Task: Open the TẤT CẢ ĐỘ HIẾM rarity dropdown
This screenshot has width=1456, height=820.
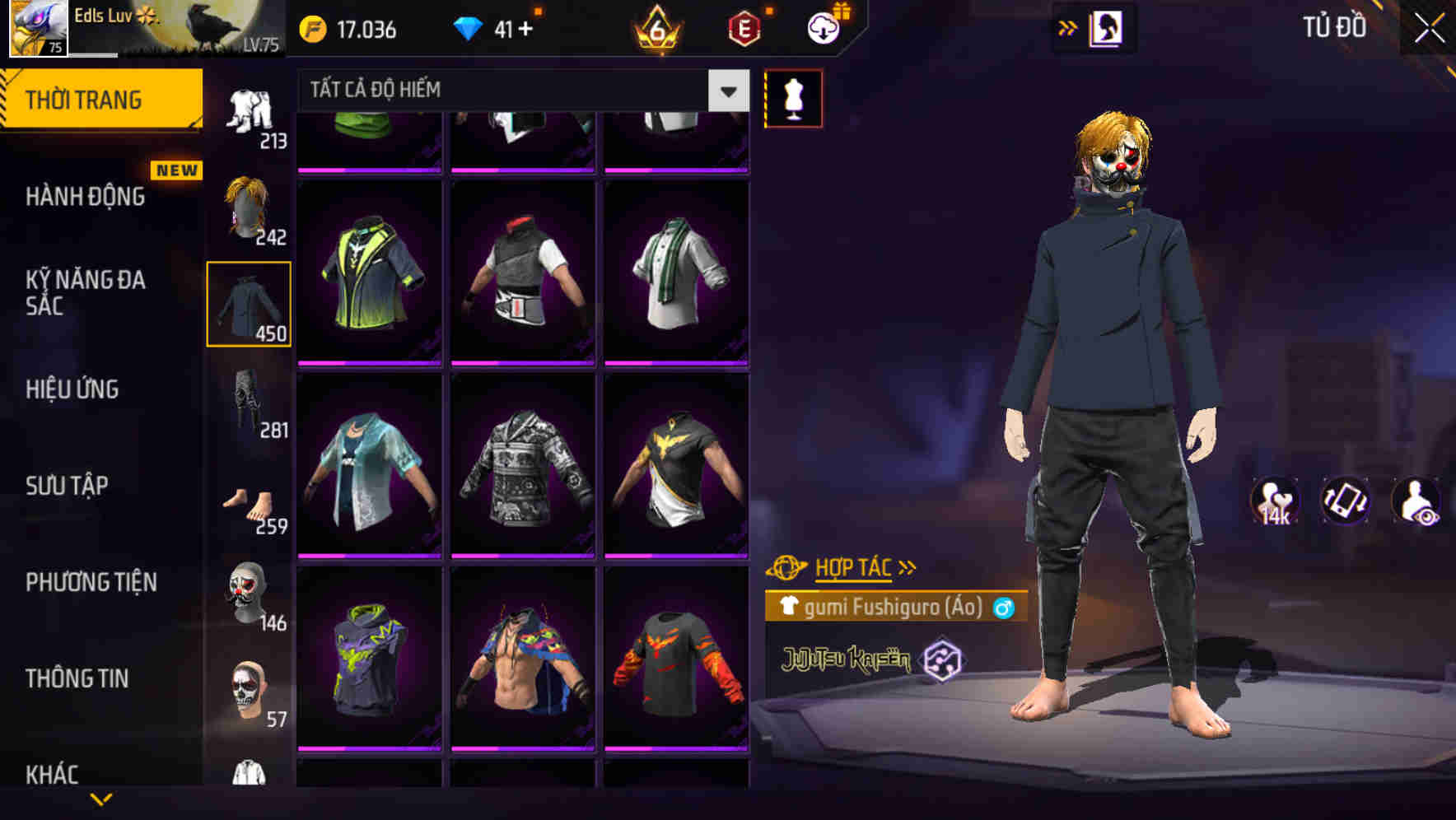Action: coord(519,89)
